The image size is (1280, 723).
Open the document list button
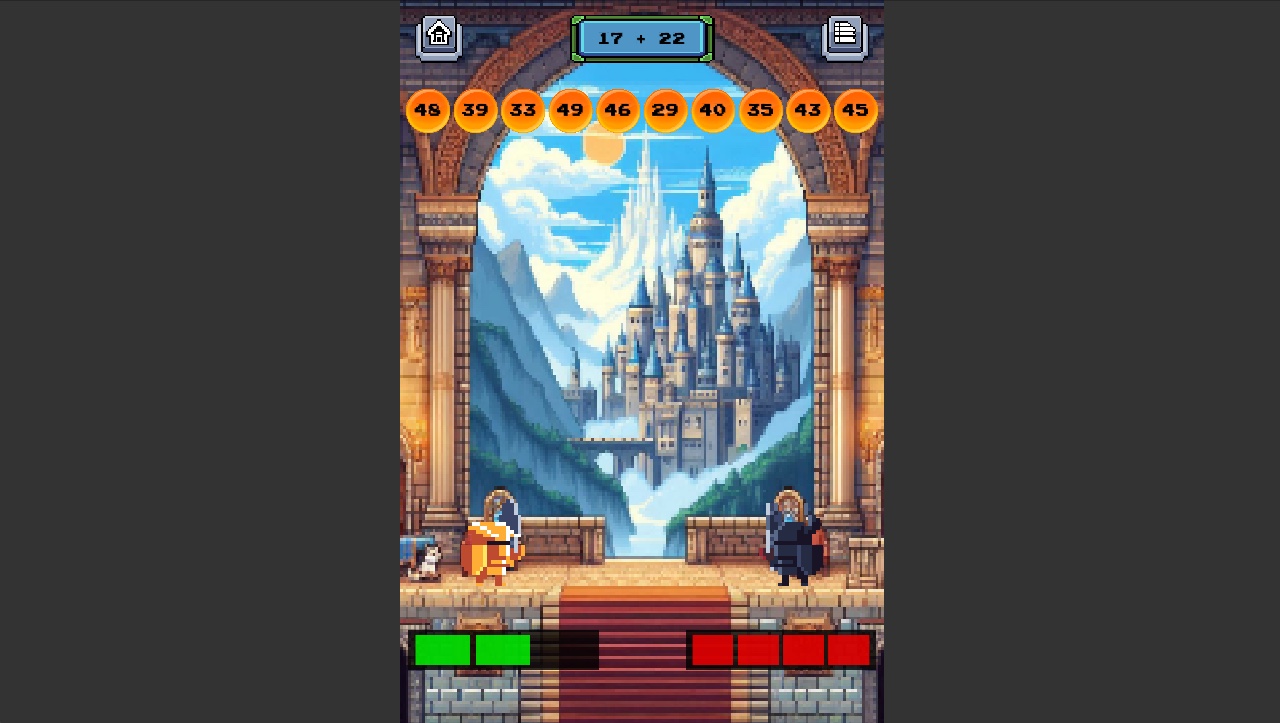coord(845,36)
